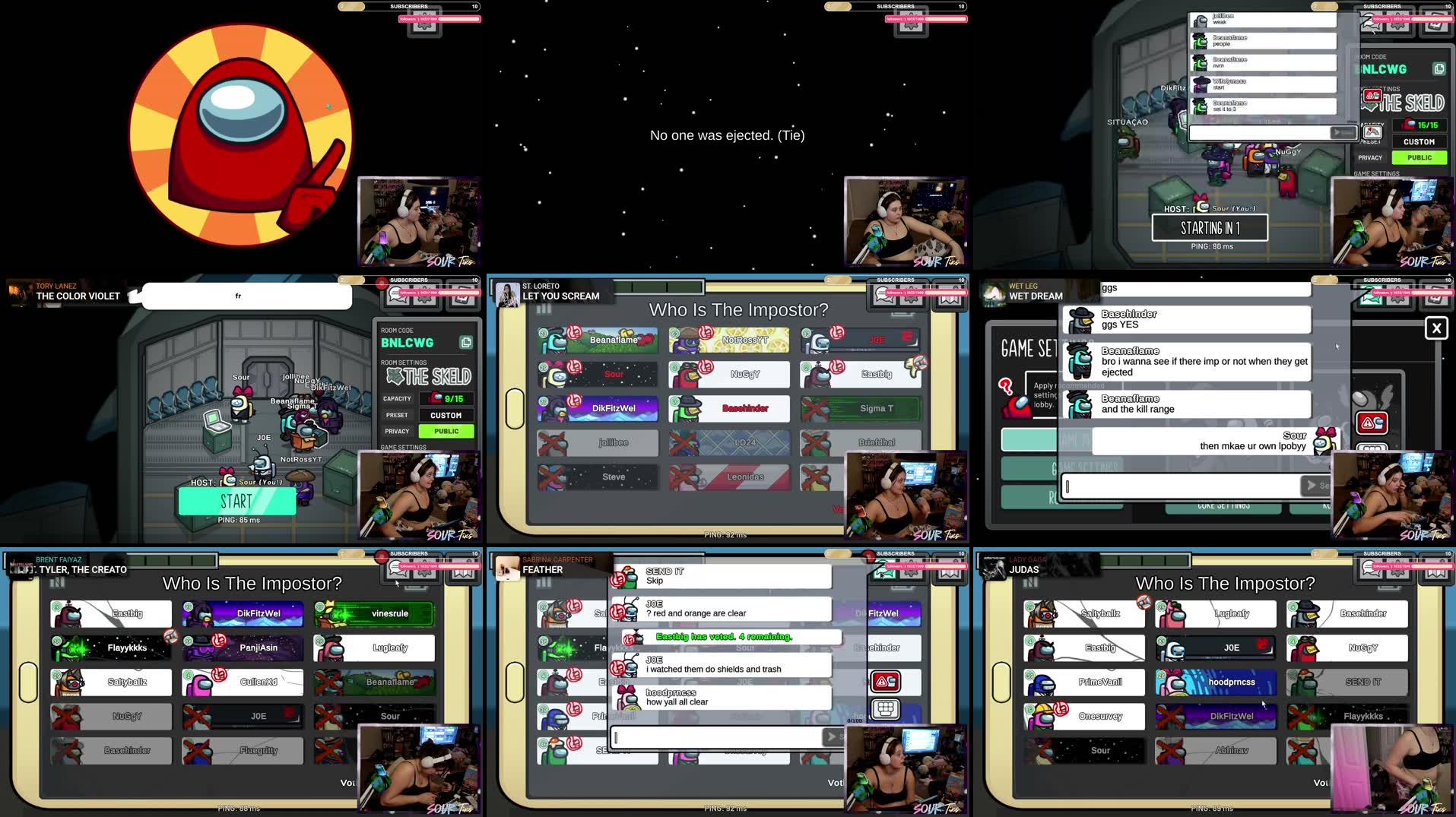
Task: Vote for hoodprncss's player card
Action: [1216, 682]
